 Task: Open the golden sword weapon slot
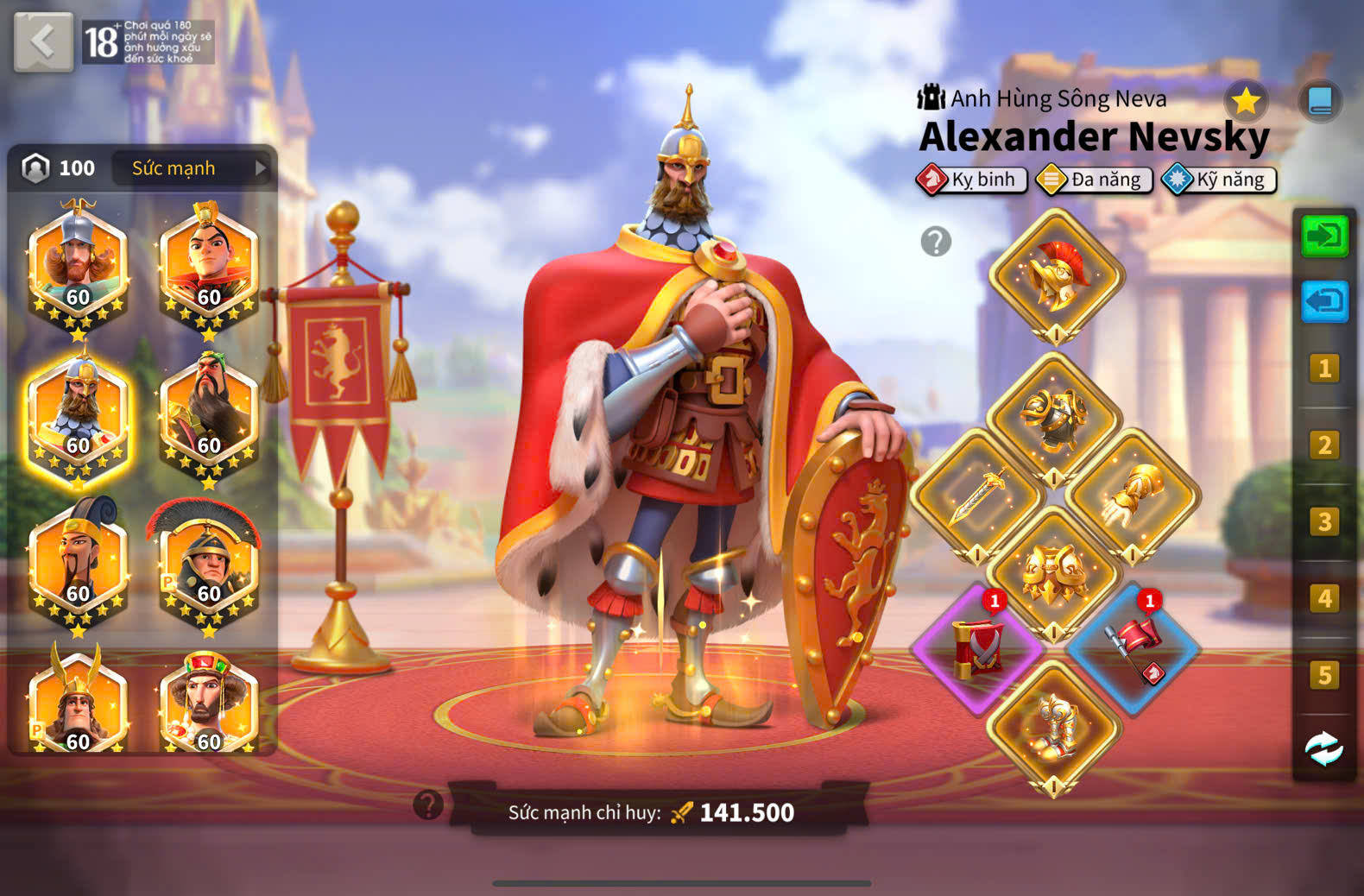[977, 496]
